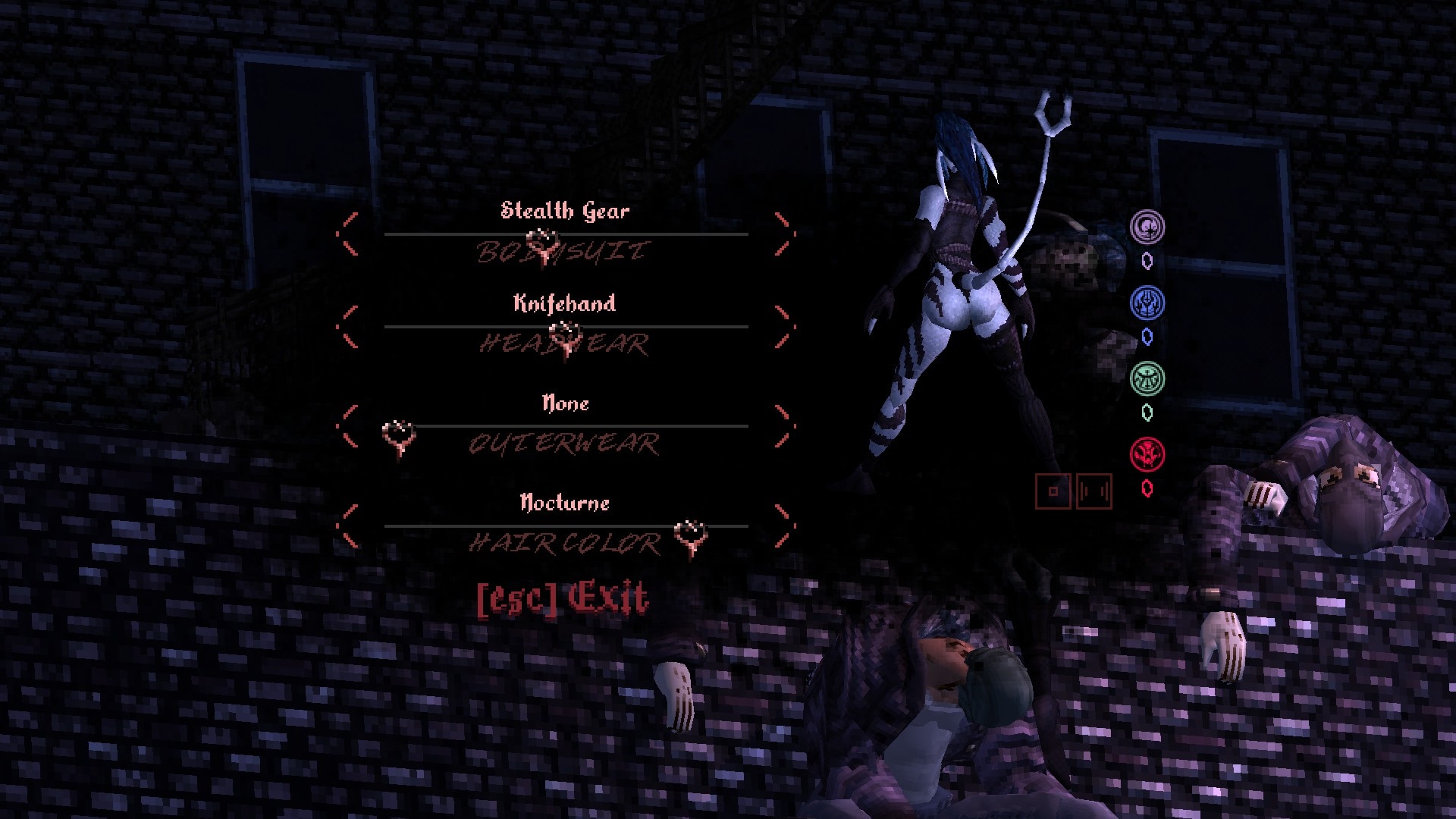Click the bracketed dash icon button
Image resolution: width=1456 pixels, height=819 pixels.
pyautogui.click(x=1094, y=491)
